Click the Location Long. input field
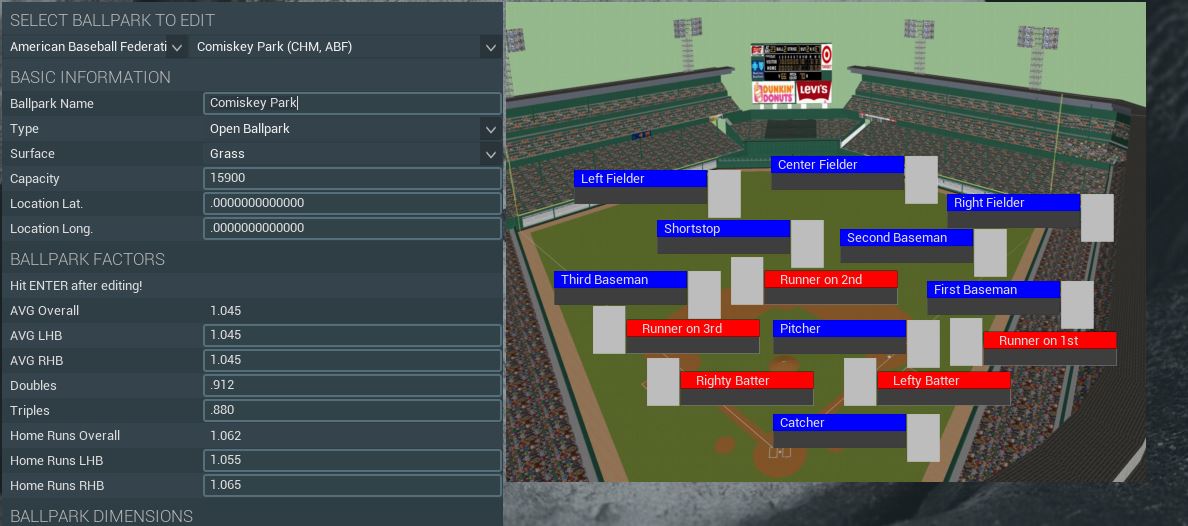Viewport: 1188px width, 526px height. pyautogui.click(x=352, y=229)
